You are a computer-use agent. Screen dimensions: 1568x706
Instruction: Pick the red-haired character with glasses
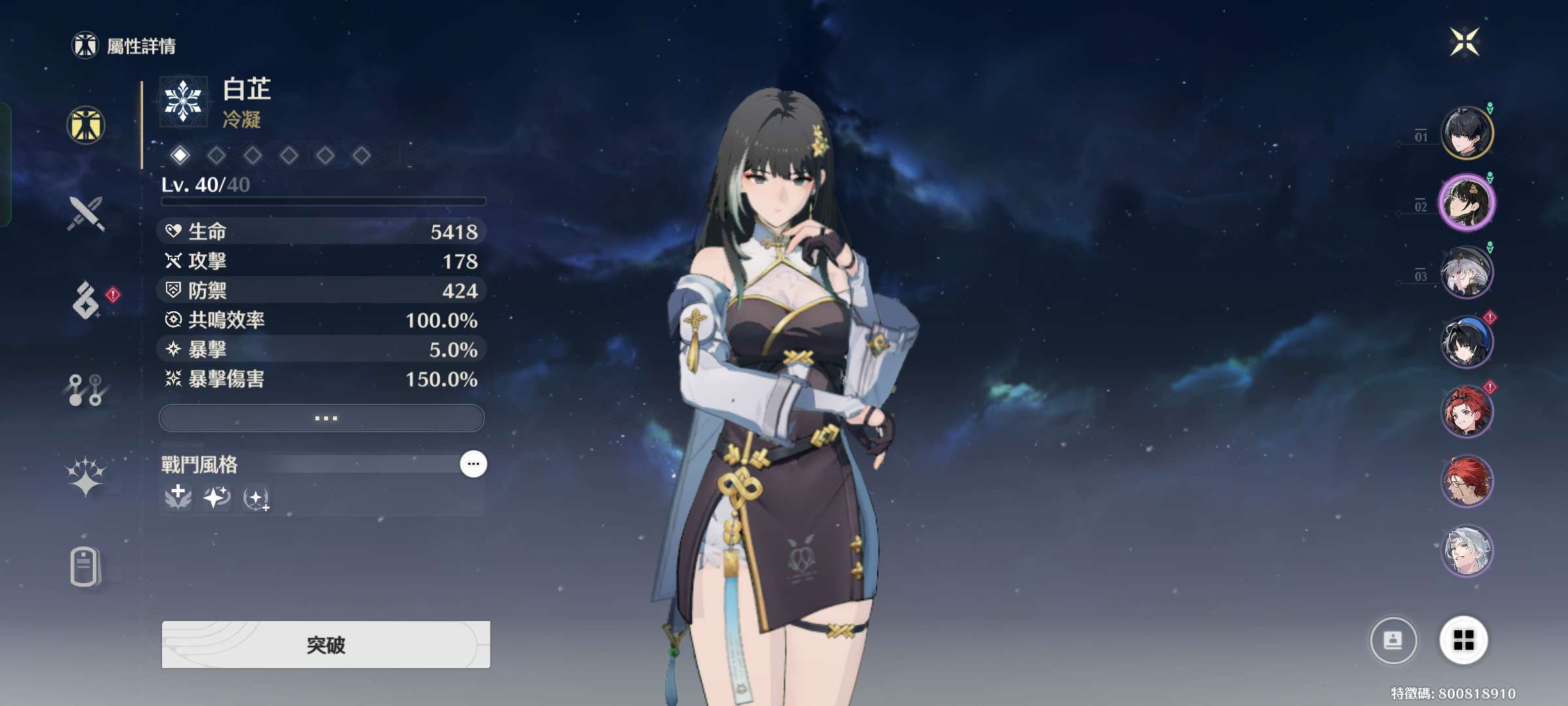[x=1467, y=482]
